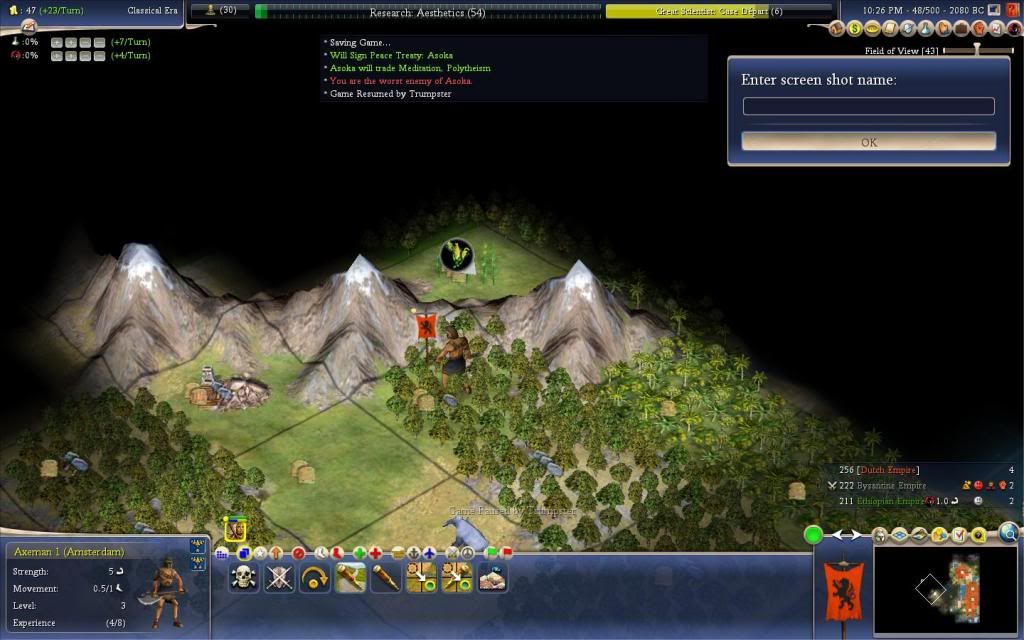
Task: End the turn with the green button
Action: 814,535
